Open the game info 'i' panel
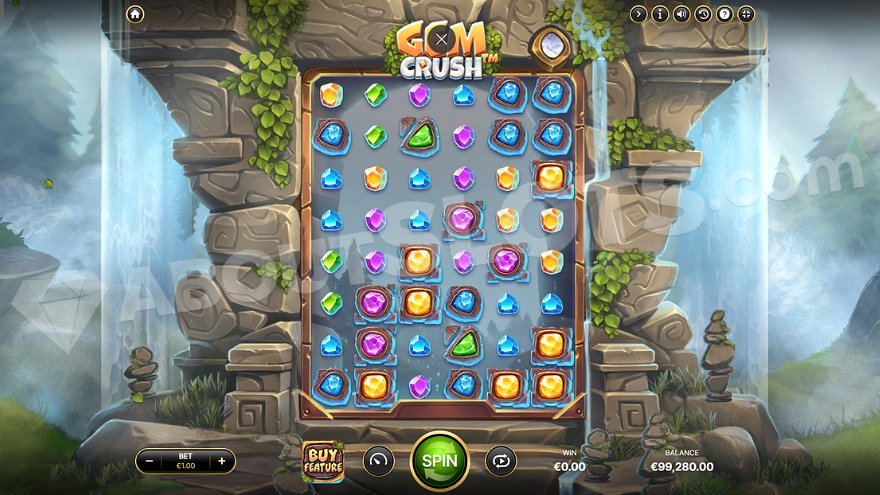 (660, 14)
